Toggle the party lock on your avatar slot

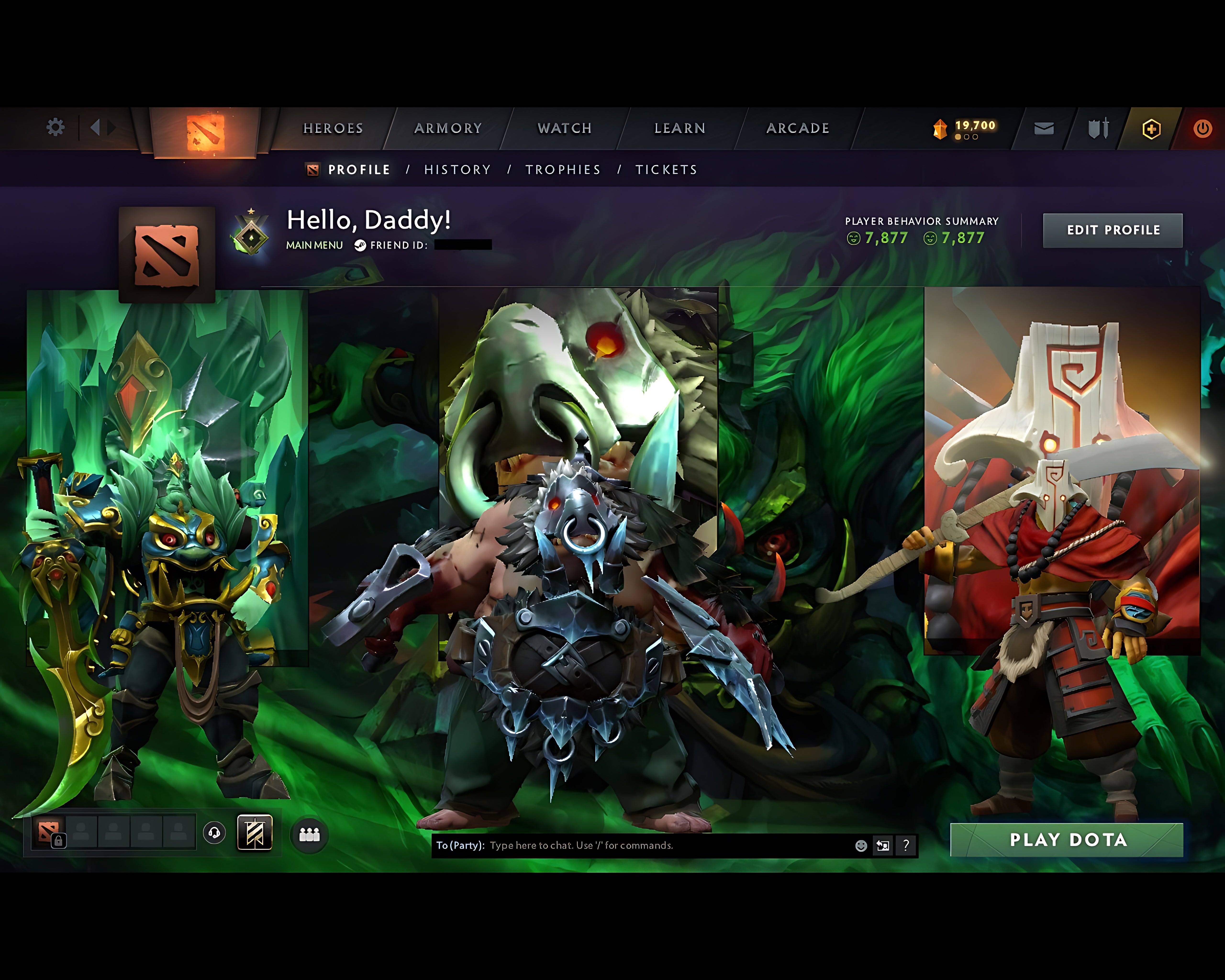[59, 840]
